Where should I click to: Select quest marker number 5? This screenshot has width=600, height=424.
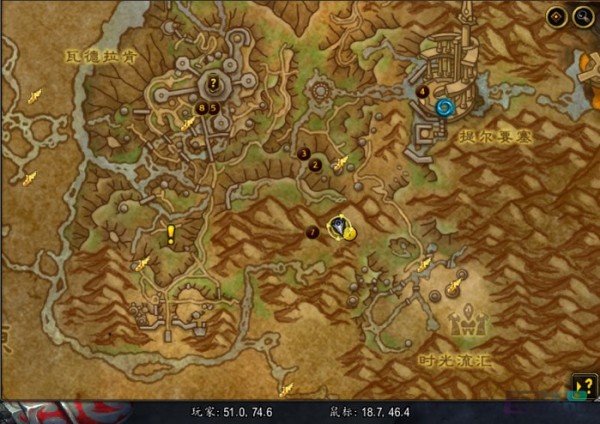coord(213,108)
